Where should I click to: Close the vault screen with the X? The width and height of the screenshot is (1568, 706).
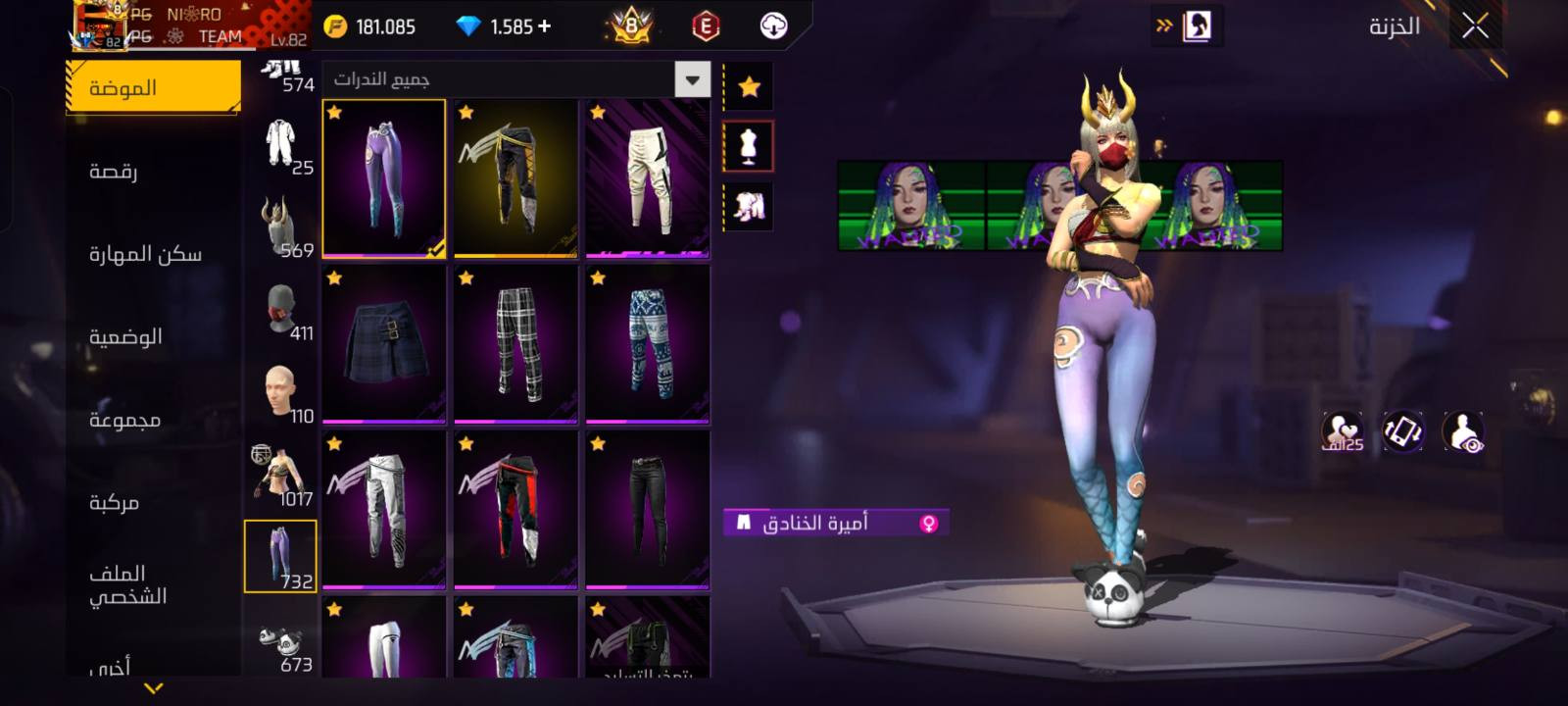[1475, 26]
